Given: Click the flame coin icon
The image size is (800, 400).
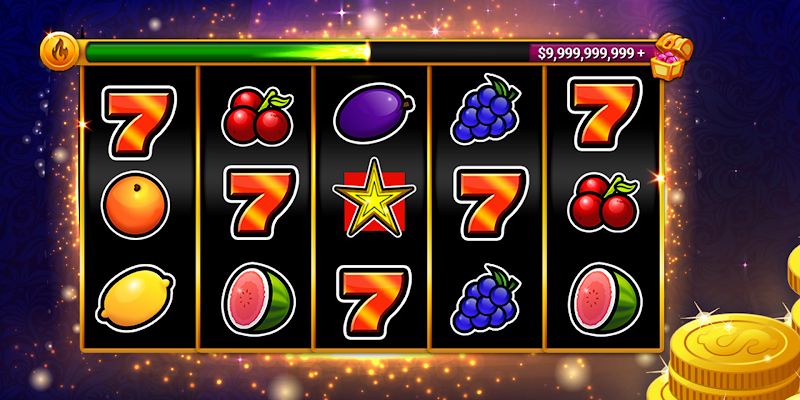Looking at the screenshot, I should [56, 50].
